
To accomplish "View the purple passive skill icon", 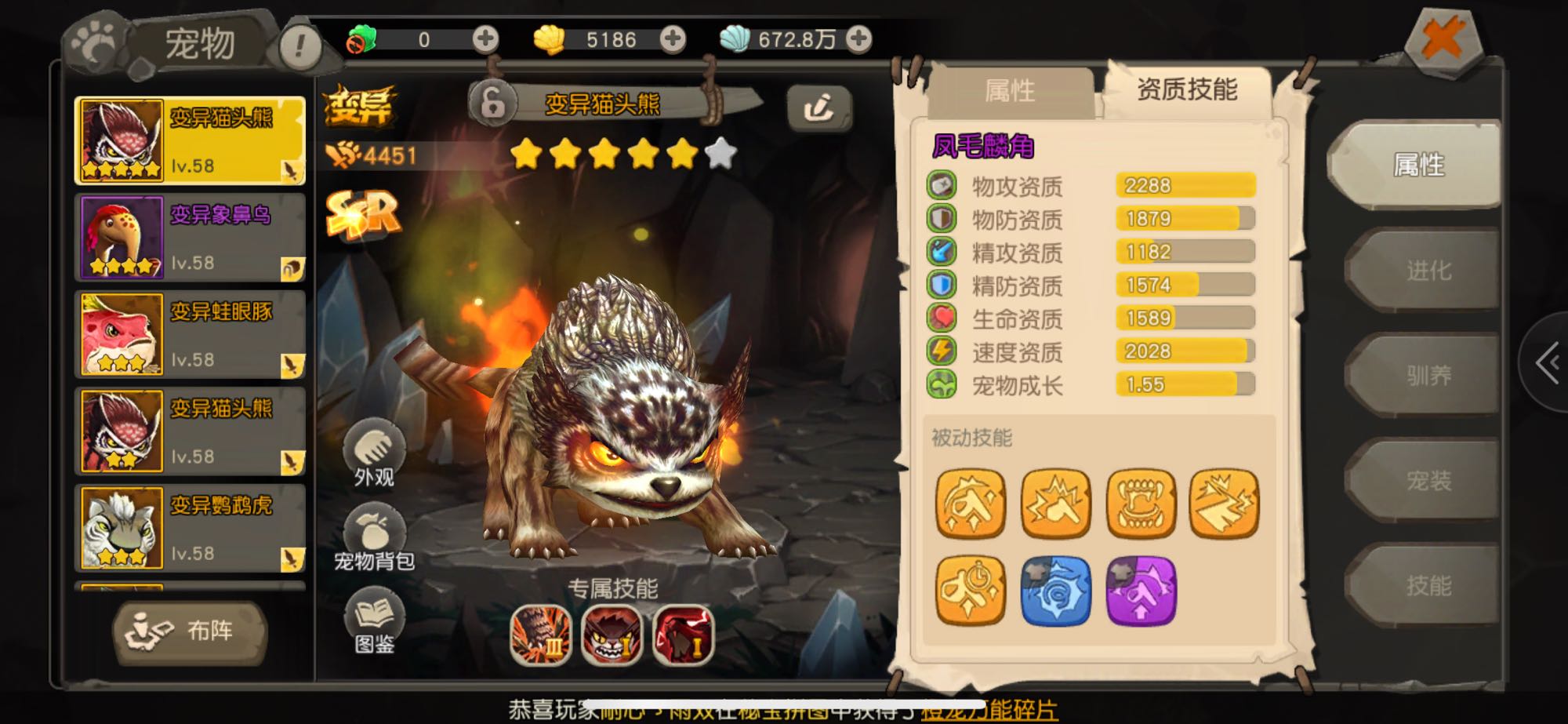I will click(x=1141, y=591).
